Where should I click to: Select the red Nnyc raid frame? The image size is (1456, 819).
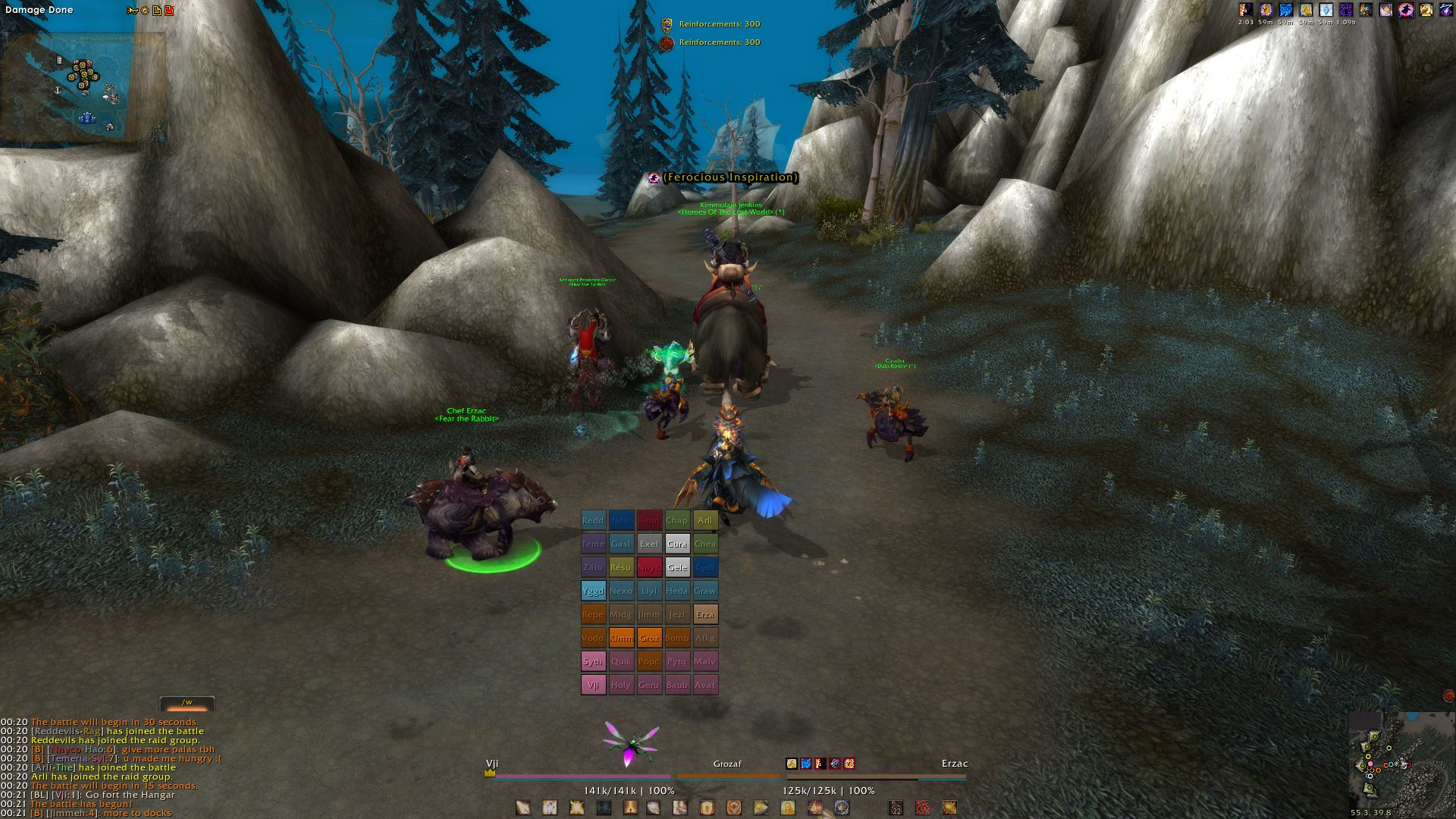649,567
